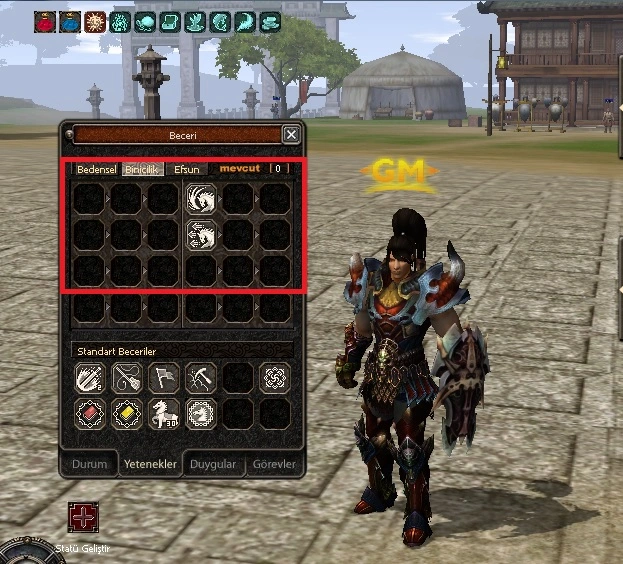Open the Efsun skill tab

[x=187, y=169]
